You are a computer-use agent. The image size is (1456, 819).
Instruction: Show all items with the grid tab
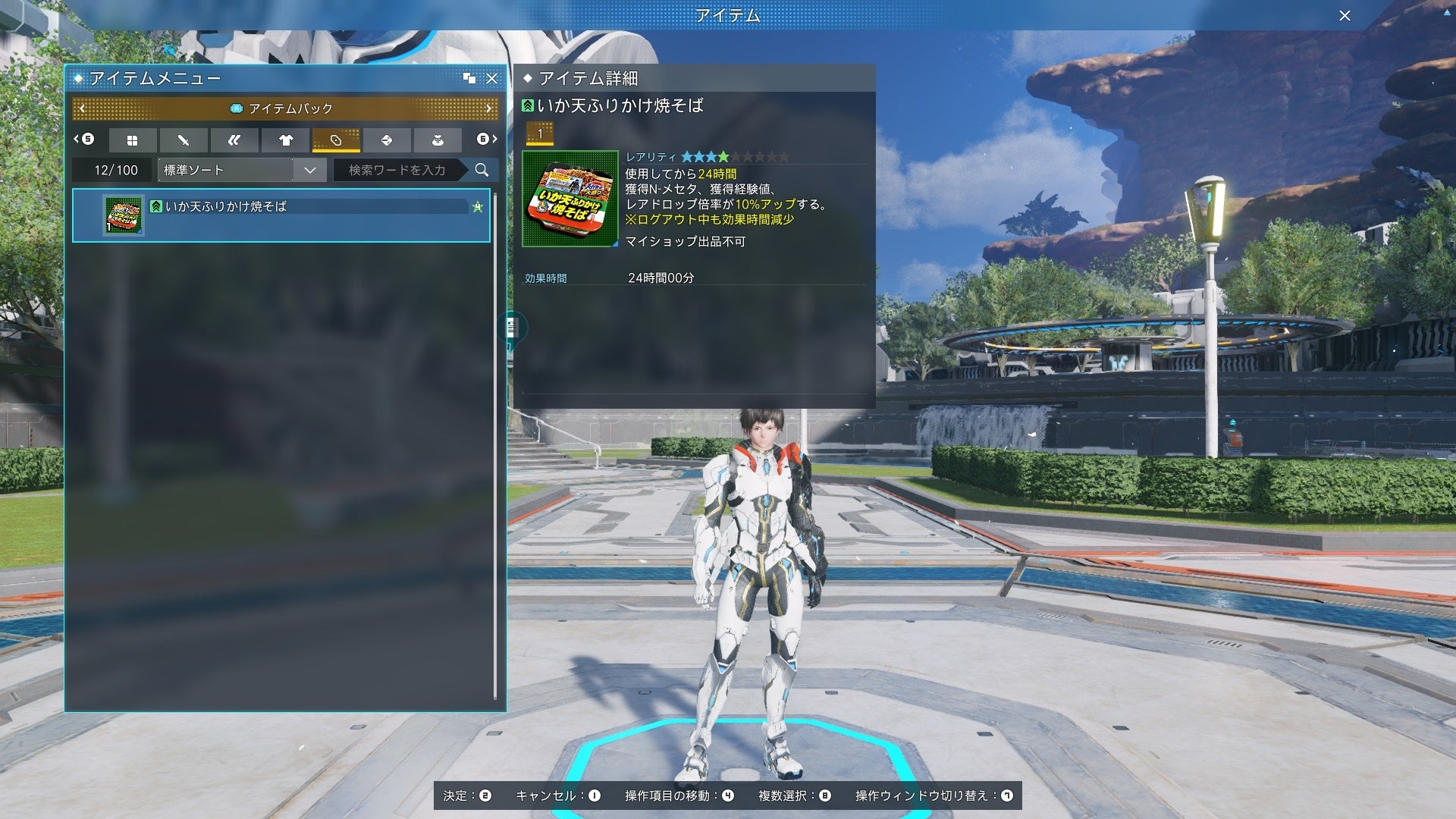[x=133, y=140]
